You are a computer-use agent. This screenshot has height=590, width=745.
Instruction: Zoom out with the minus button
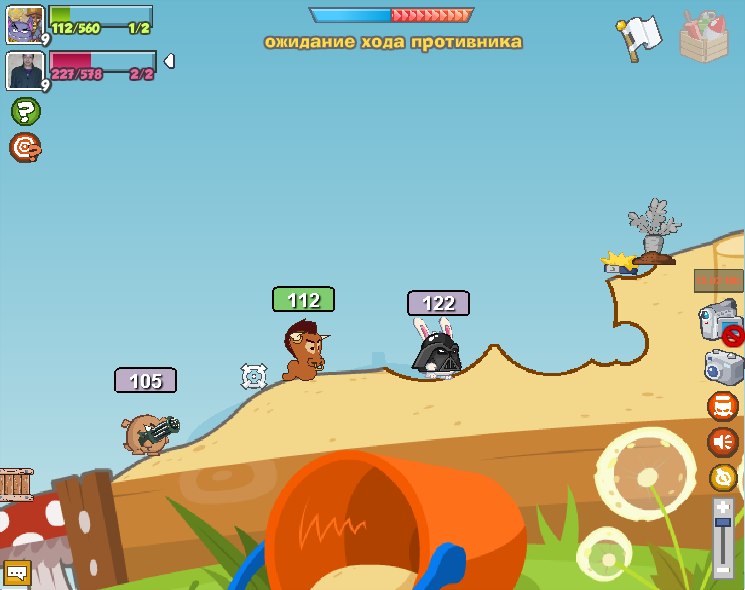click(x=723, y=570)
